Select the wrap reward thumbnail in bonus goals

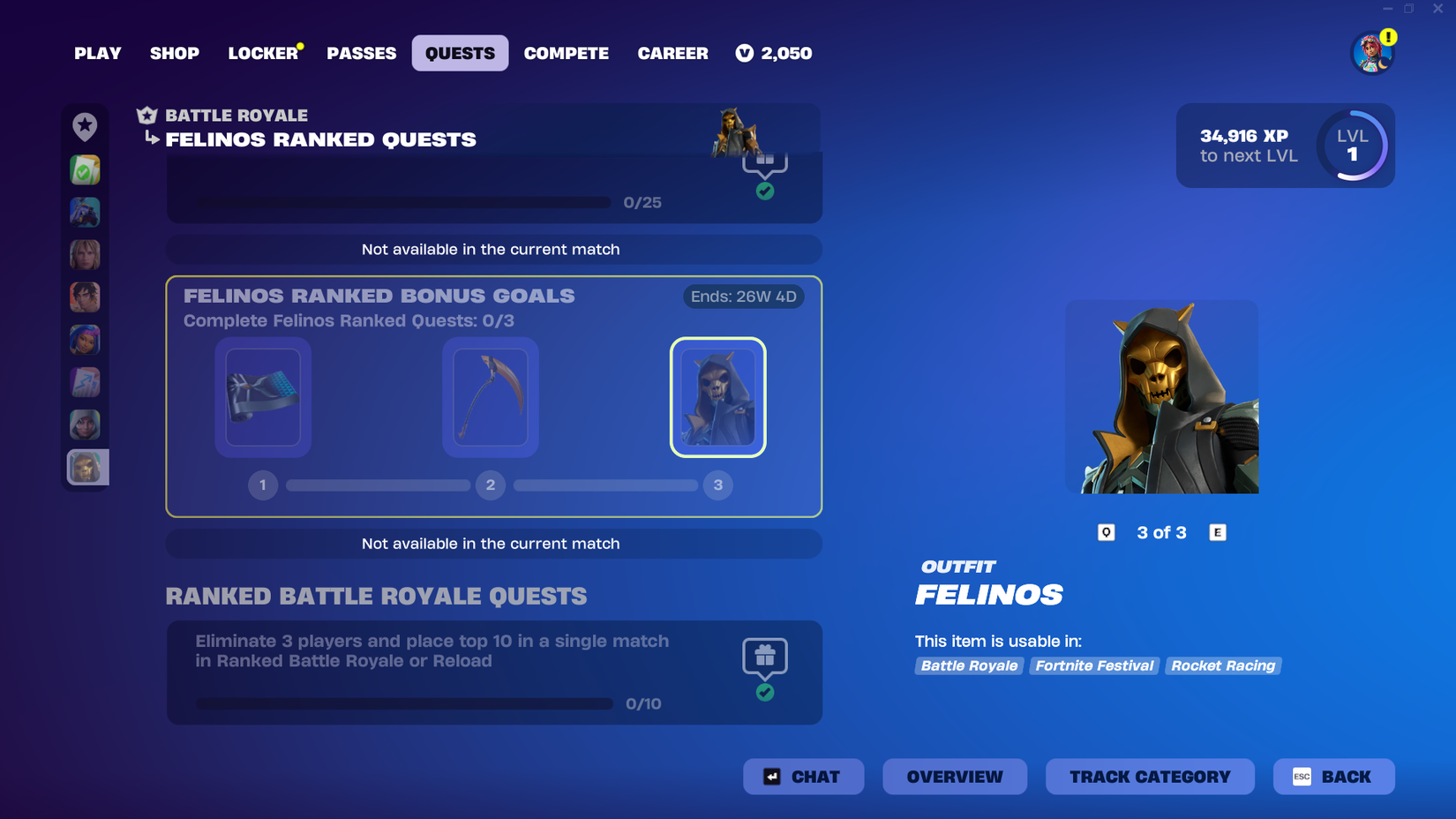click(x=262, y=398)
